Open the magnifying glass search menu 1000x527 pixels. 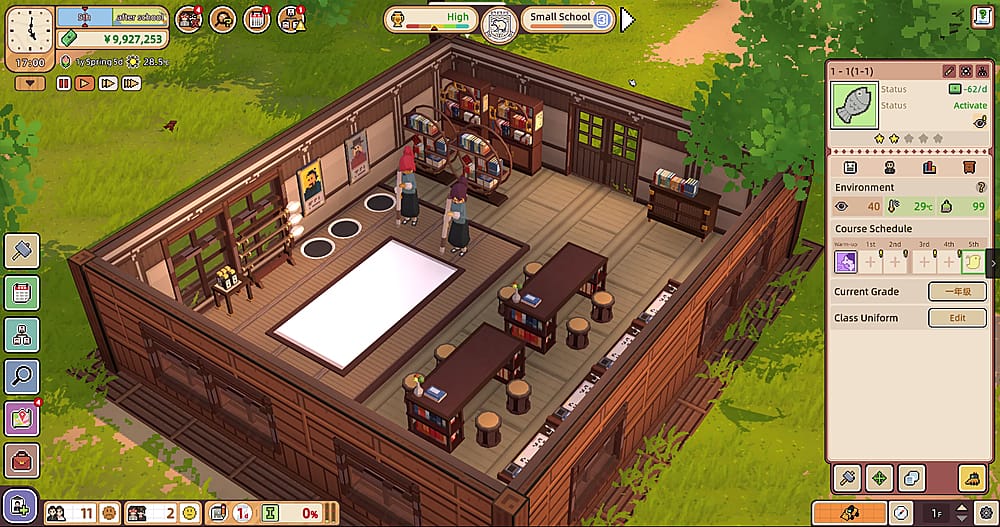tap(21, 376)
